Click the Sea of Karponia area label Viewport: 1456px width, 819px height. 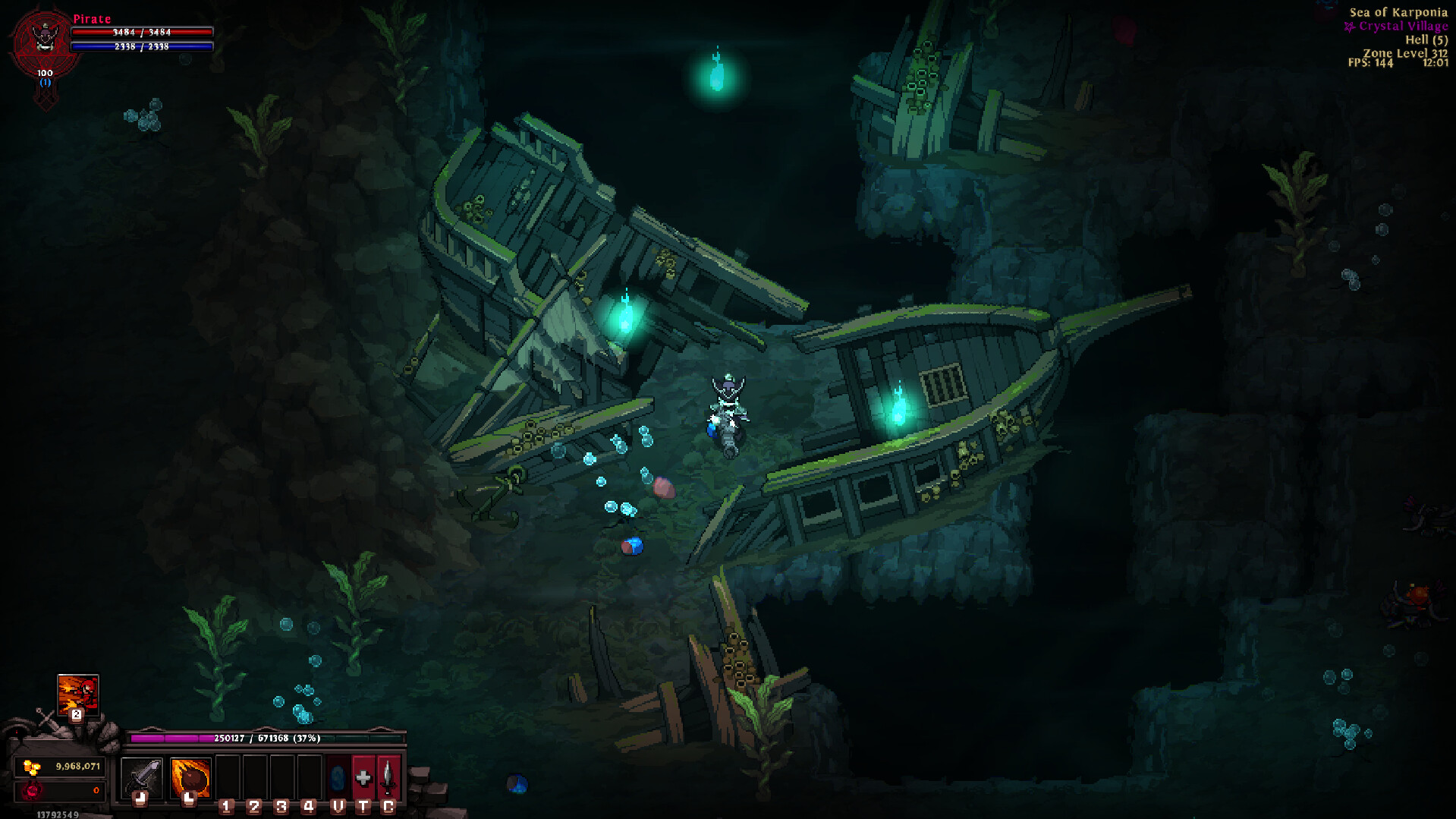pyautogui.click(x=1398, y=13)
